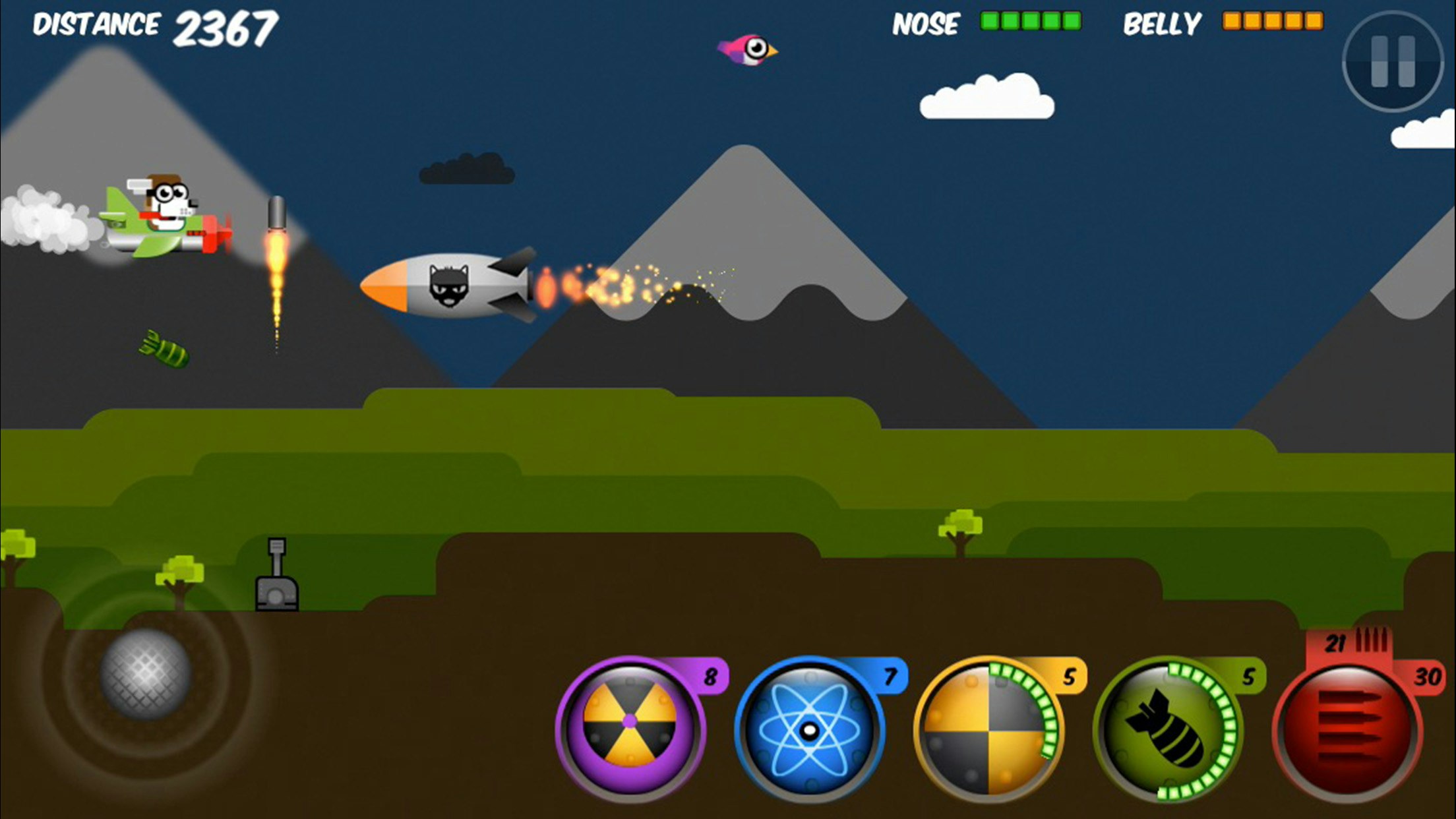The image size is (1456, 819).
Task: Launch the purple nuke weapon
Action: 630,729
